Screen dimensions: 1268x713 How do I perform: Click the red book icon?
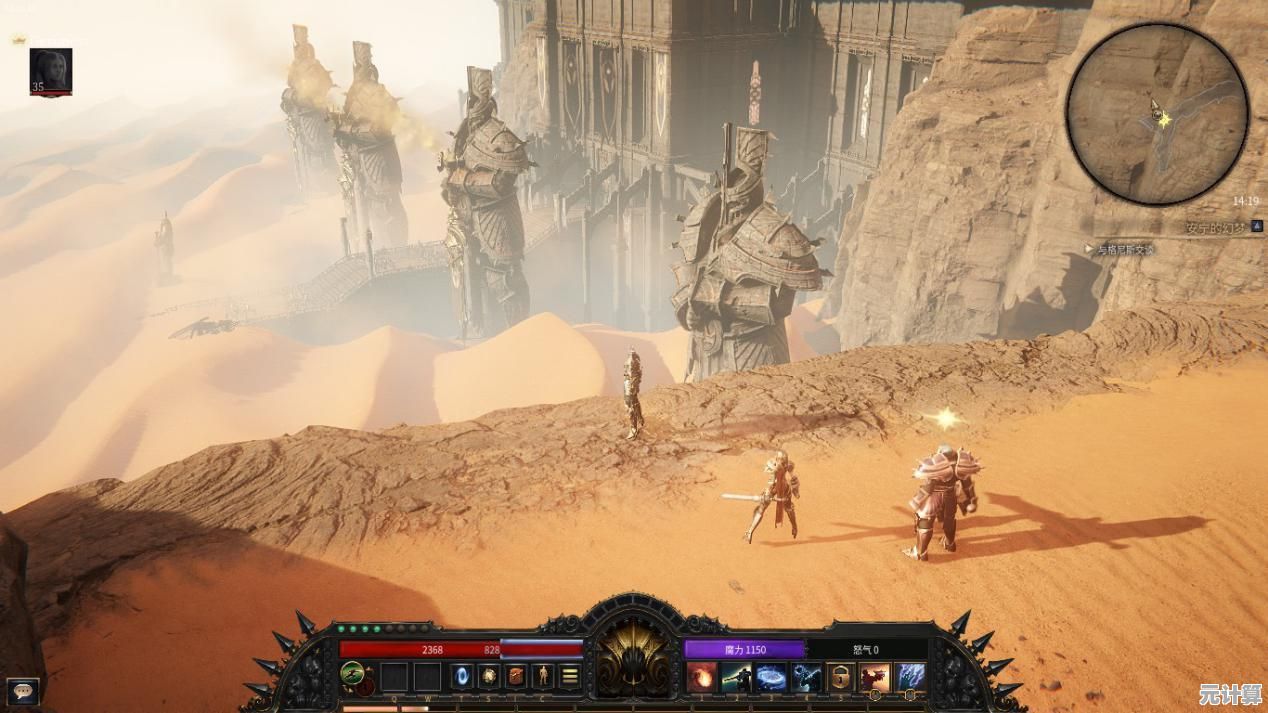pyautogui.click(x=516, y=676)
